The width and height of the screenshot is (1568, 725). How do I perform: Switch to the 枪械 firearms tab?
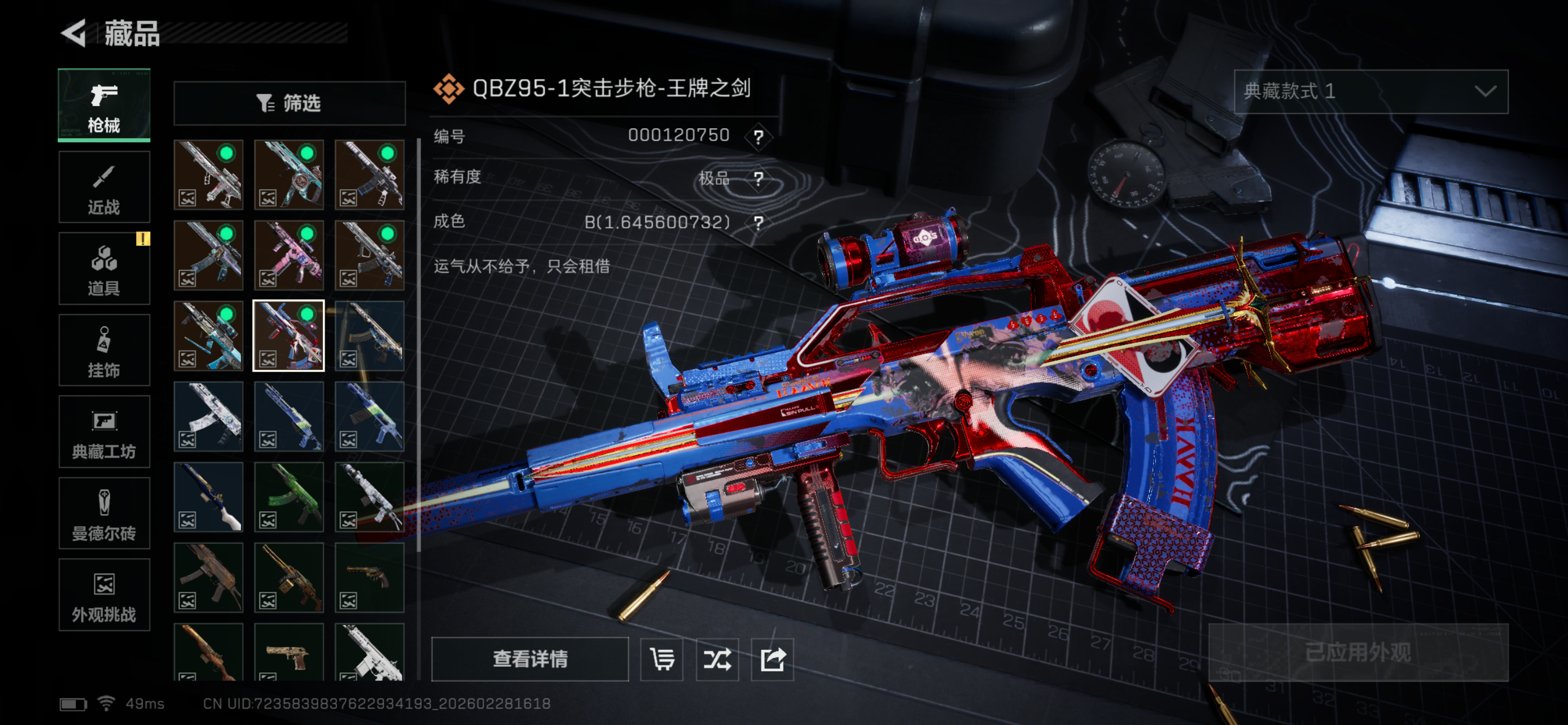(x=104, y=106)
